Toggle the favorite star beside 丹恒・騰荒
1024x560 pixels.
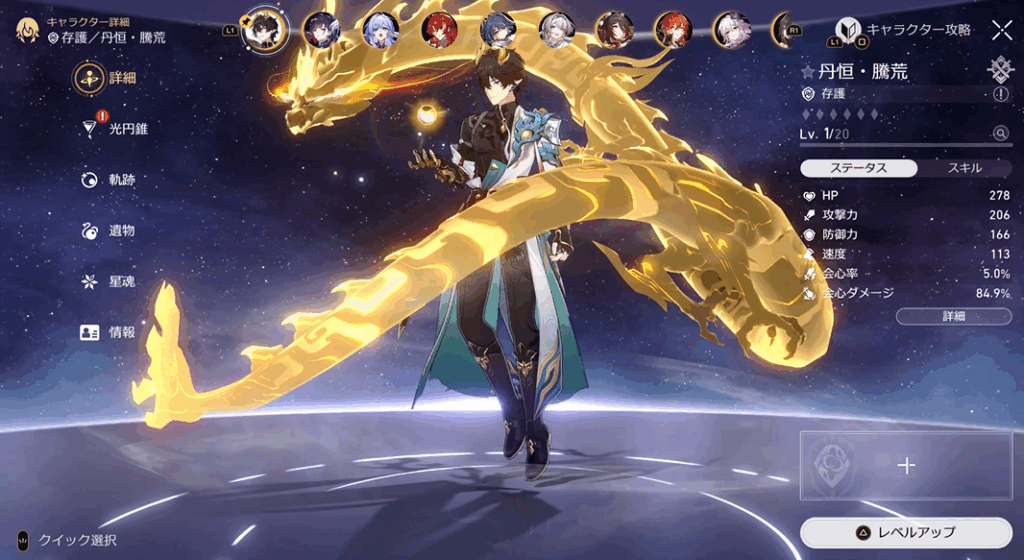[808, 72]
